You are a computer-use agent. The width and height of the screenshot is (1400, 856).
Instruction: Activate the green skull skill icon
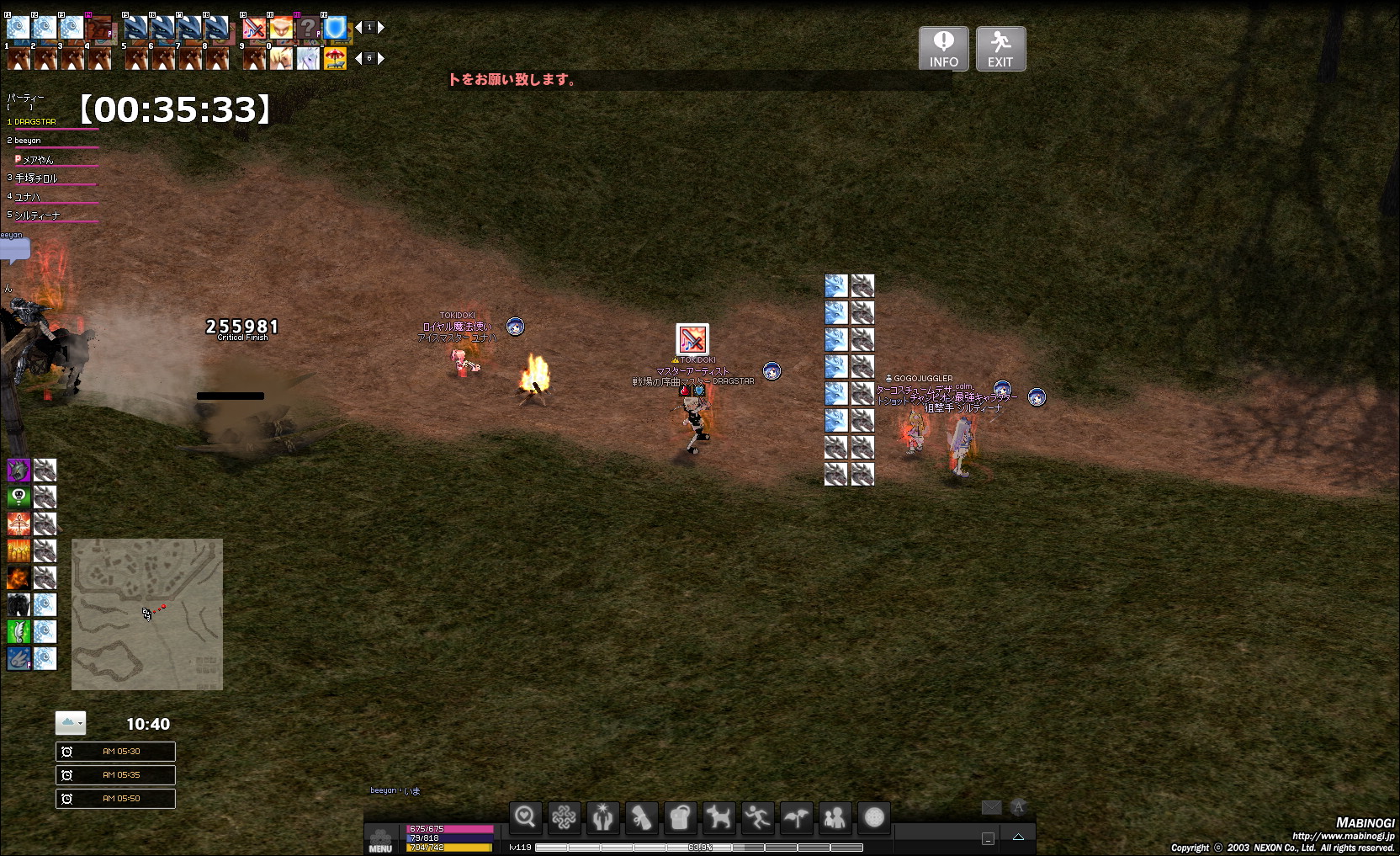pyautogui.click(x=19, y=497)
